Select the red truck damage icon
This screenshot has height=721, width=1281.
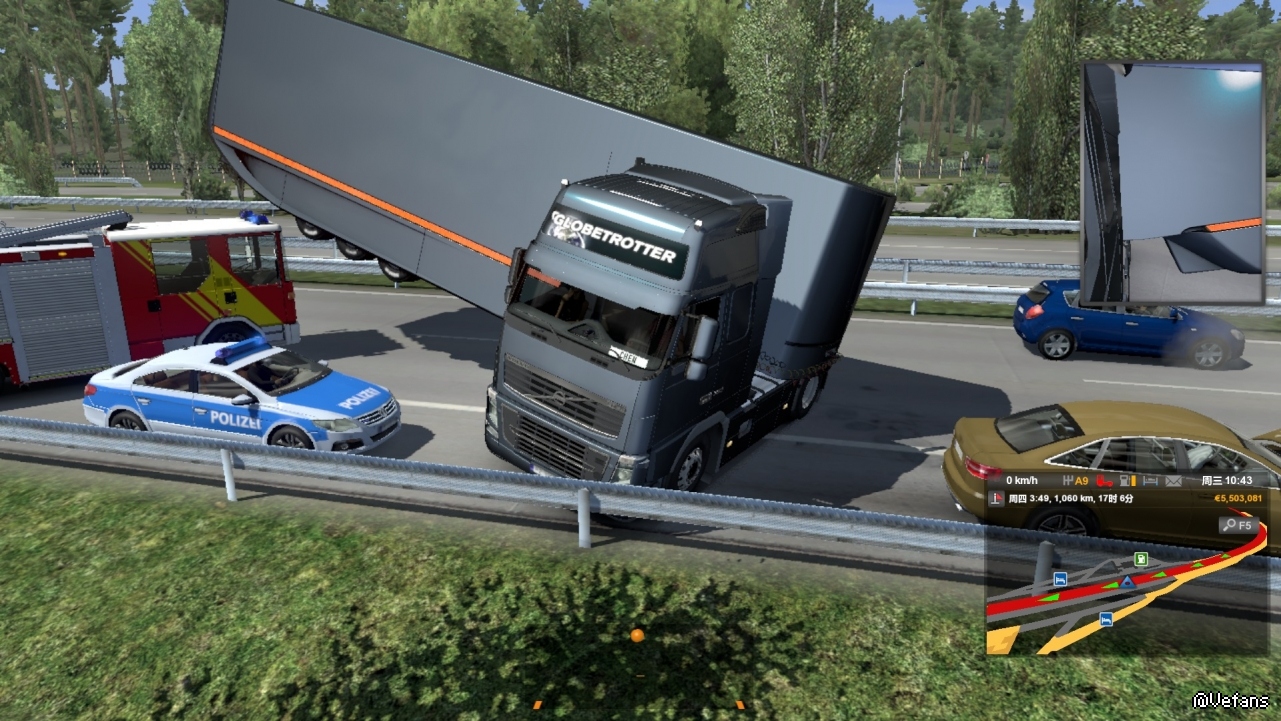point(1104,481)
